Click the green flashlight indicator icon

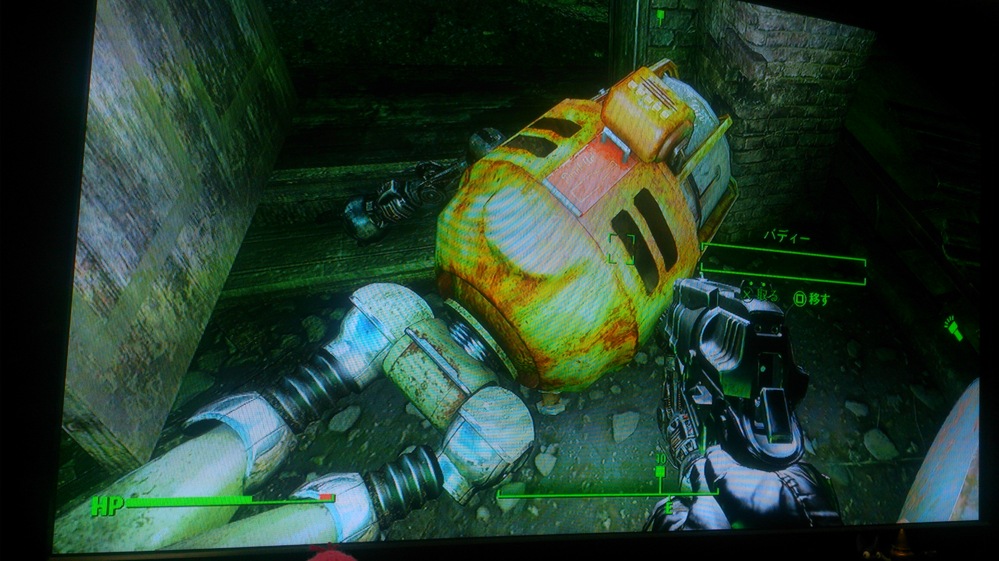[951, 328]
